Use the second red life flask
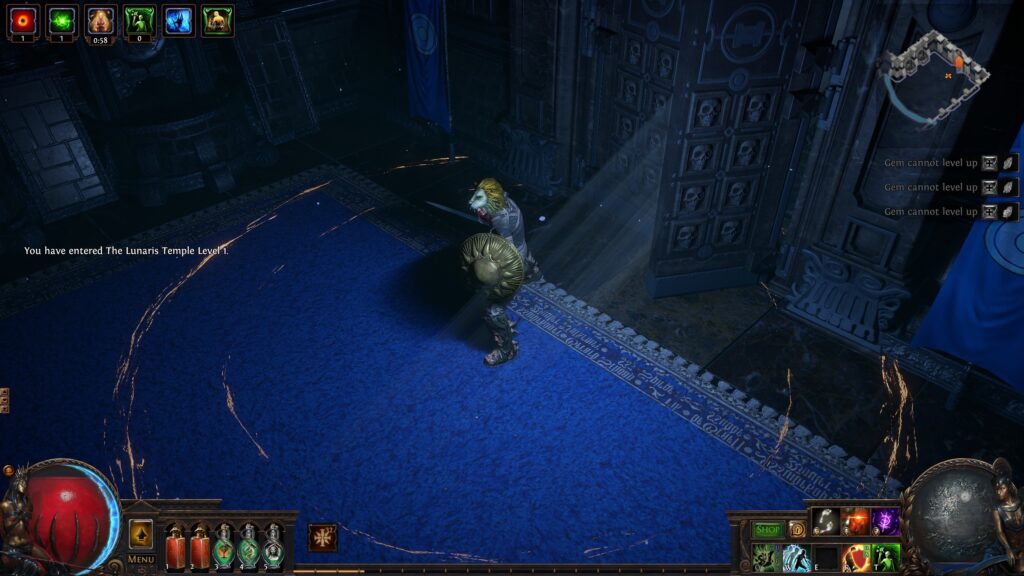Image resolution: width=1024 pixels, height=576 pixels. 200,547
